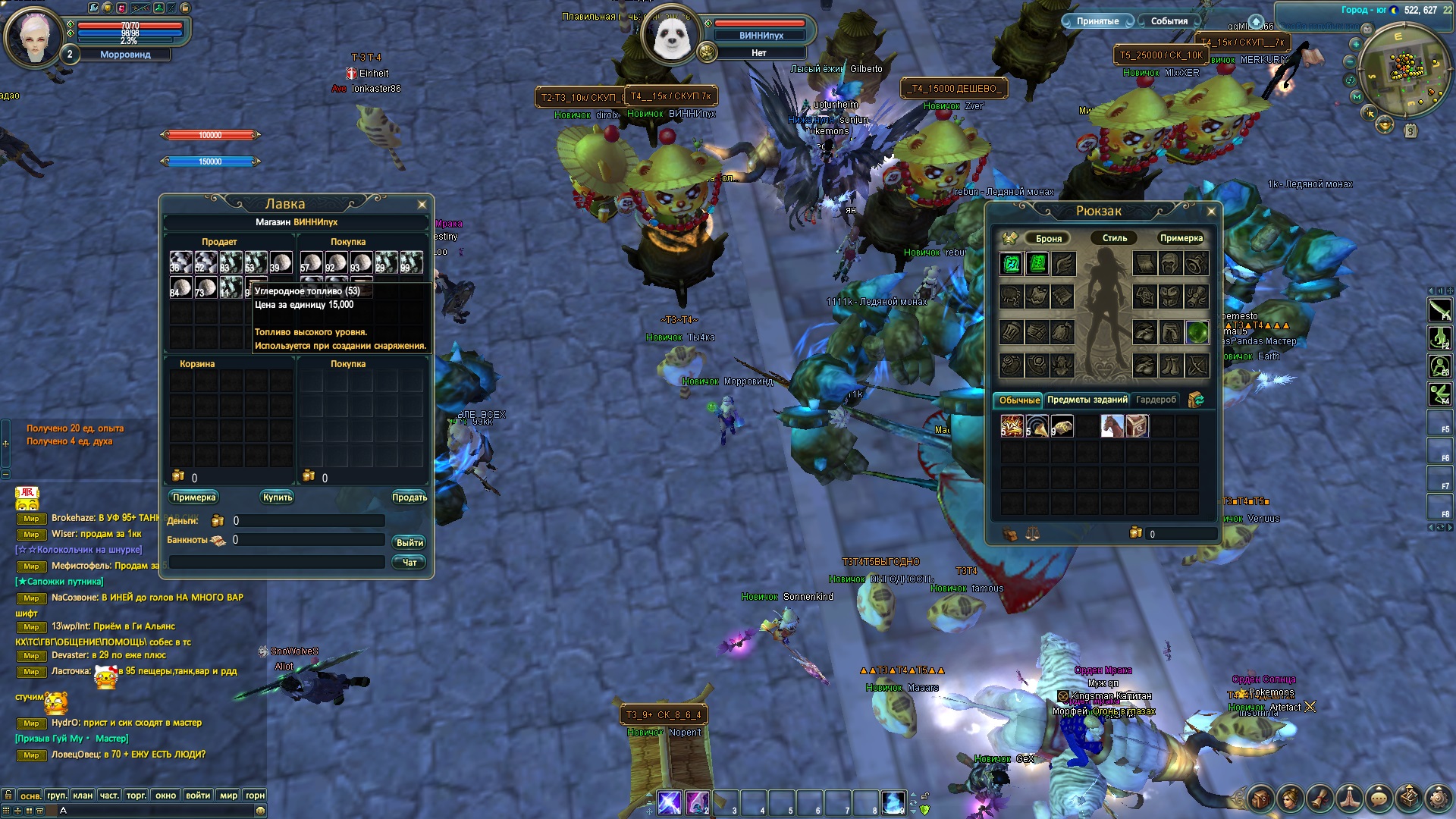Close the Лавка shop window
Screen dimensions: 1456x819
[x=422, y=205]
